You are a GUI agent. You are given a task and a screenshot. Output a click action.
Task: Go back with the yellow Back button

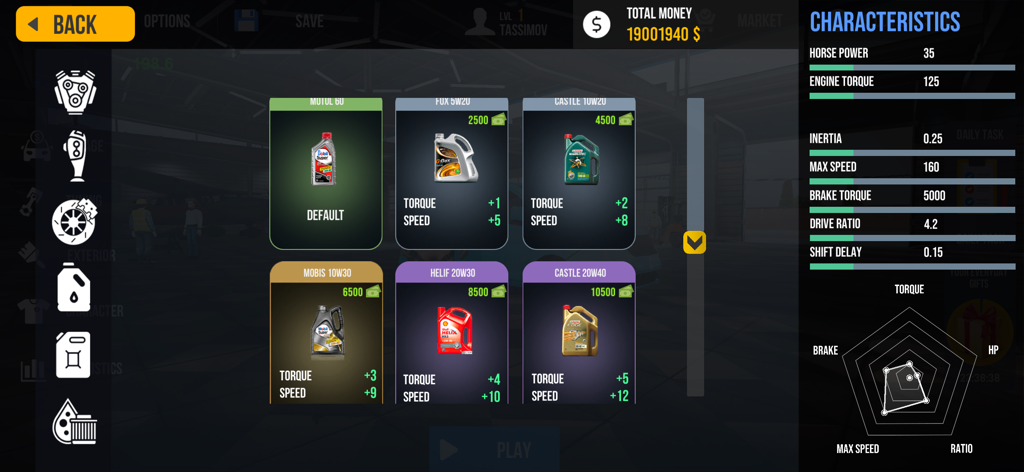pos(75,24)
